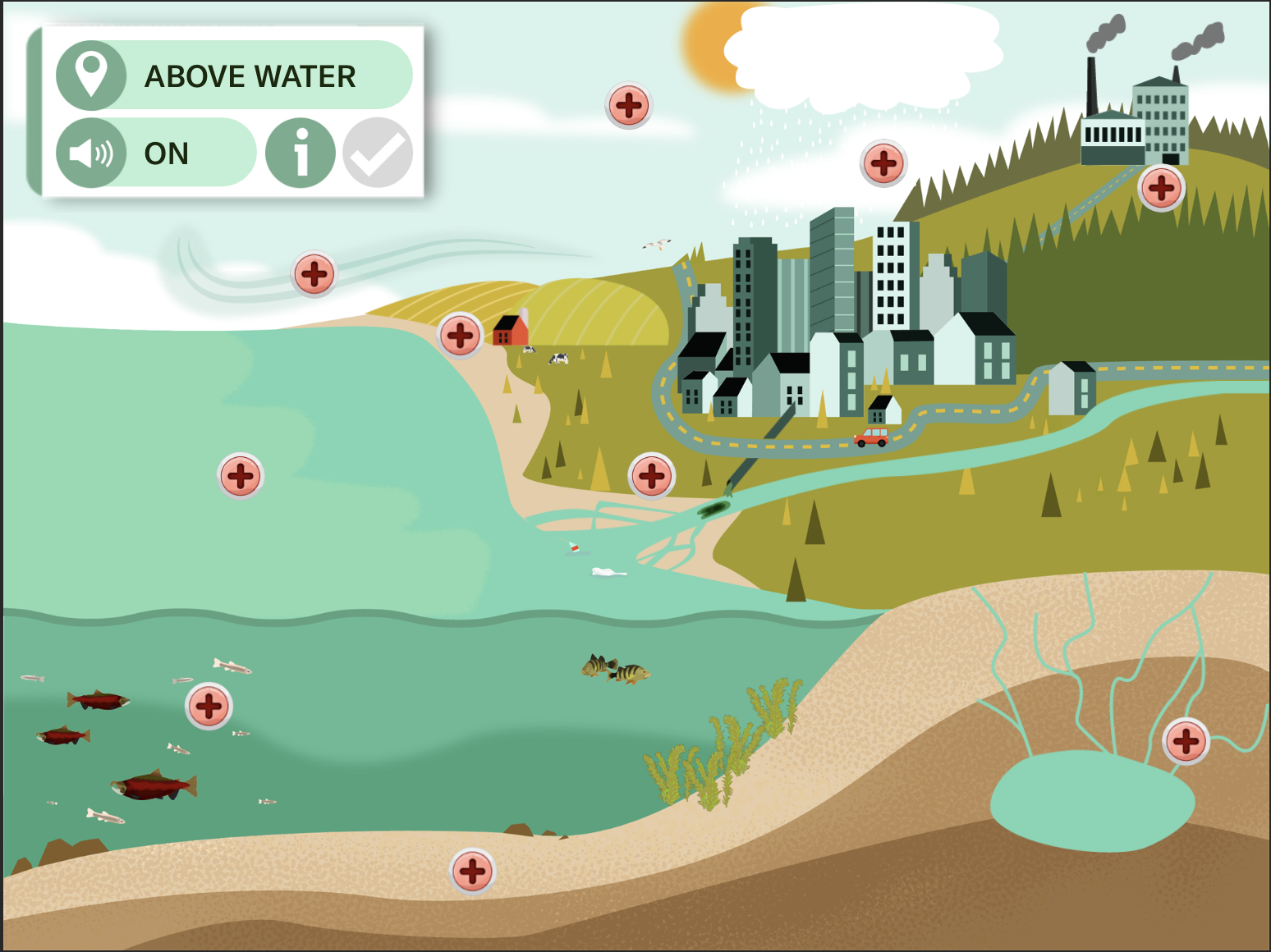Open the hotspot in the open water
The height and width of the screenshot is (952, 1271).
point(239,476)
